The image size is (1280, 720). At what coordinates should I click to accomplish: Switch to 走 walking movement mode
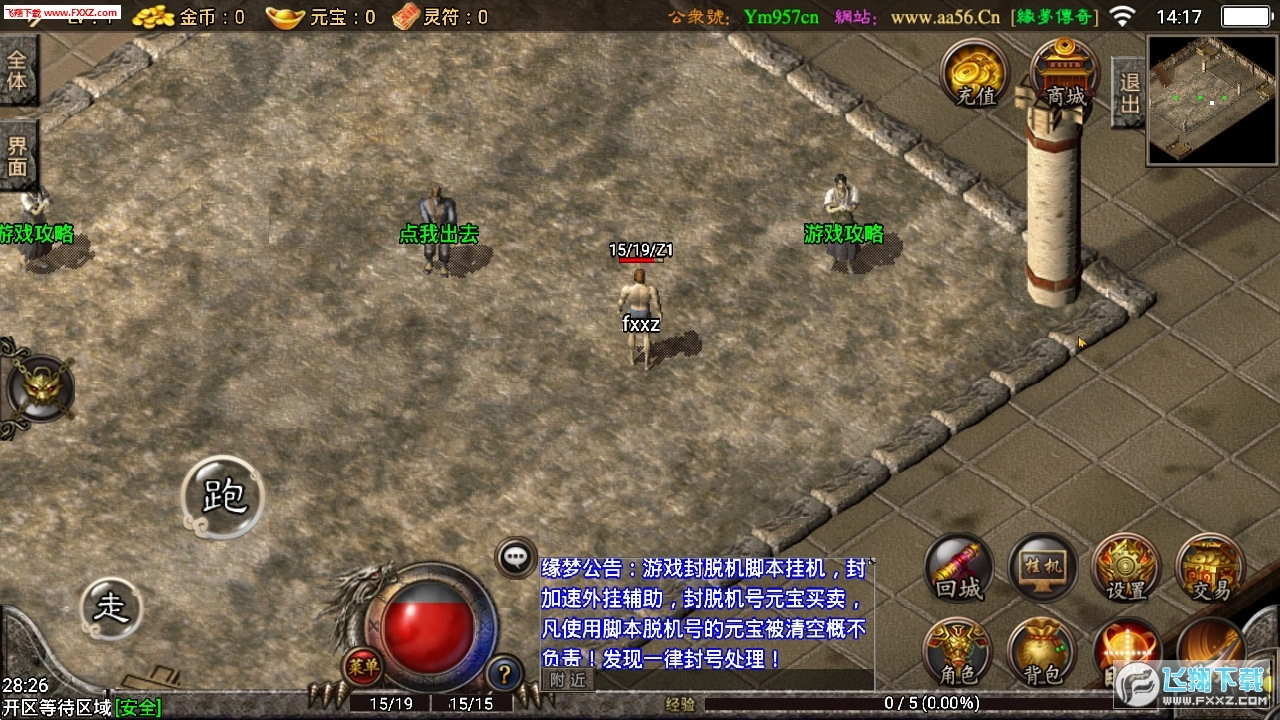[110, 607]
